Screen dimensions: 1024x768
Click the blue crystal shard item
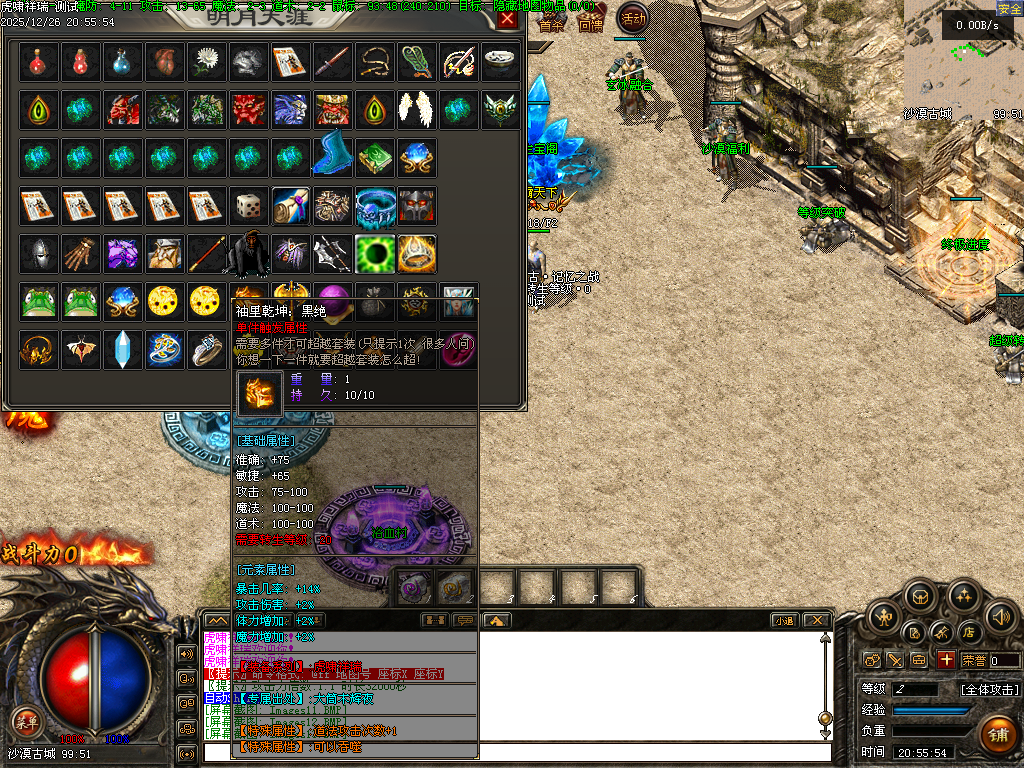point(122,349)
